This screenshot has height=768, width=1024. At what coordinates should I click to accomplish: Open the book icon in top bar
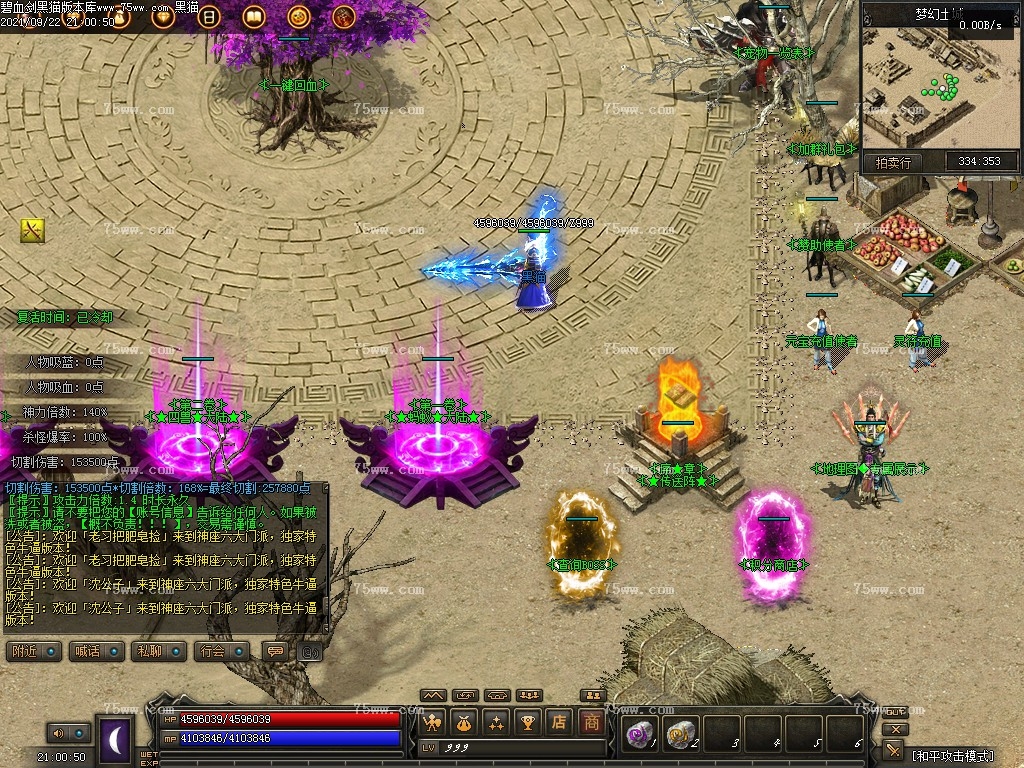click(254, 16)
